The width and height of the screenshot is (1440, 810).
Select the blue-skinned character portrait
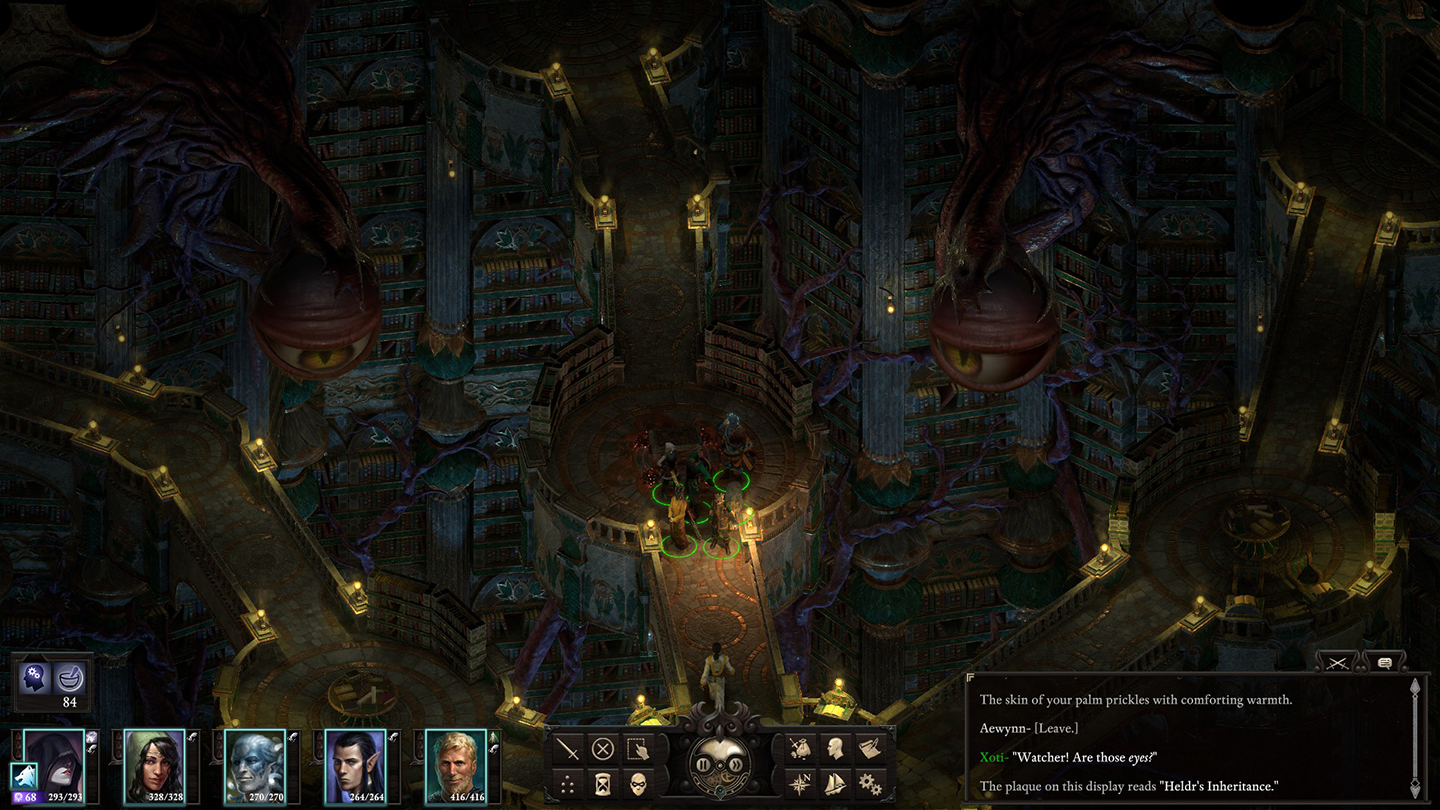click(255, 767)
